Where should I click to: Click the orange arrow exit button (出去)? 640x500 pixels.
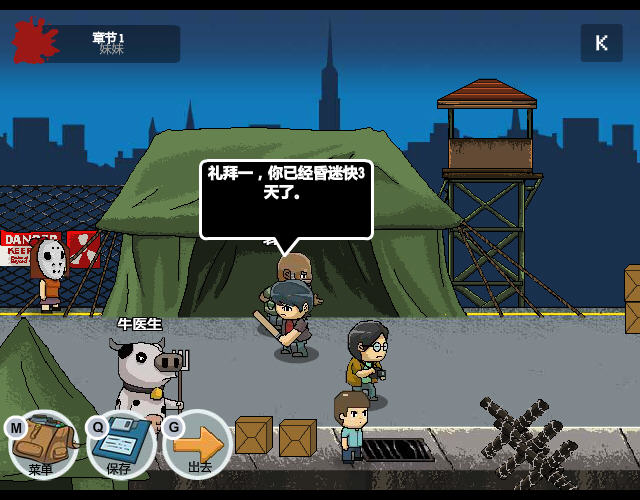click(198, 443)
